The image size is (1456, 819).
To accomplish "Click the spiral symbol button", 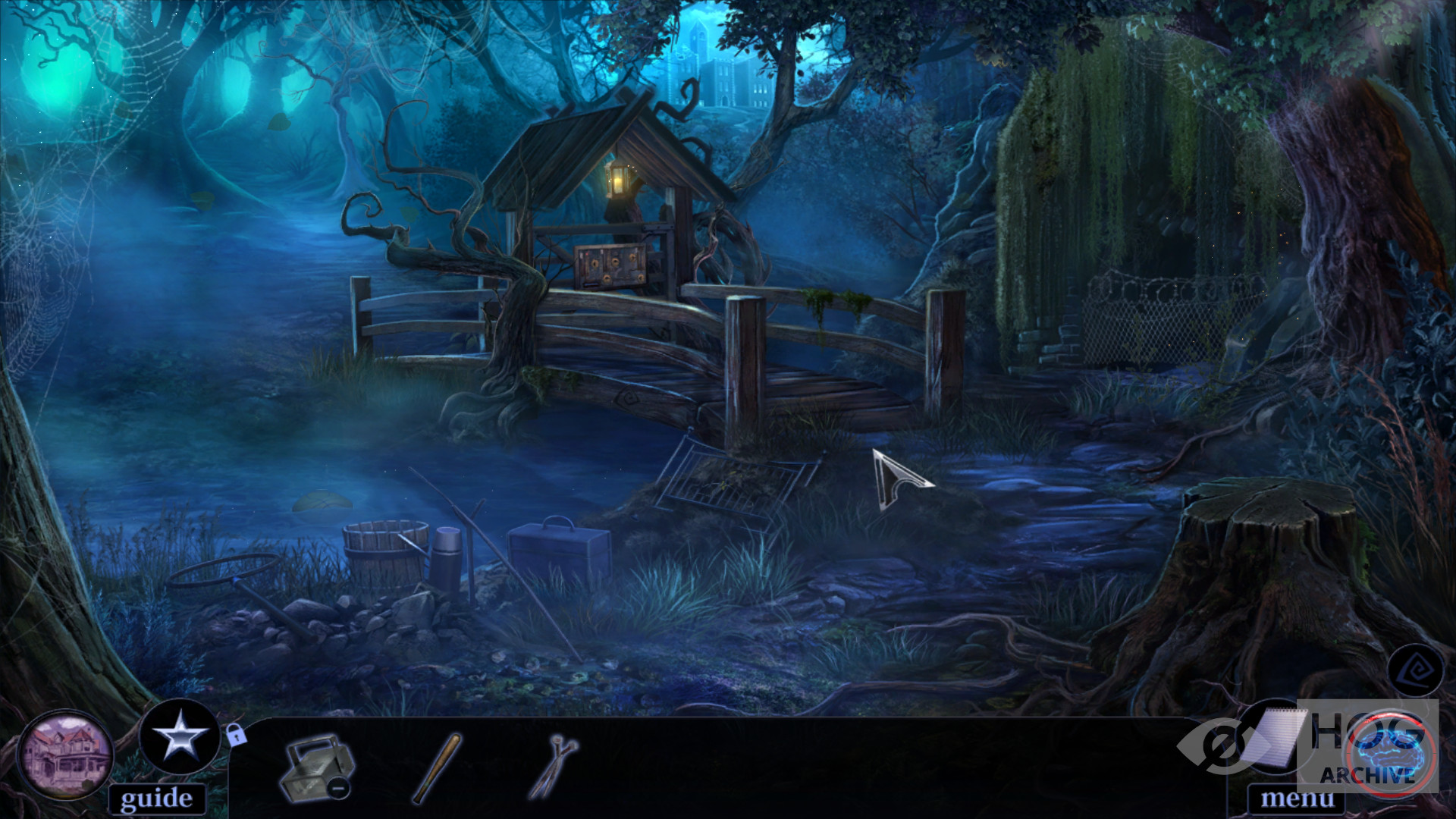I will [x=1414, y=670].
